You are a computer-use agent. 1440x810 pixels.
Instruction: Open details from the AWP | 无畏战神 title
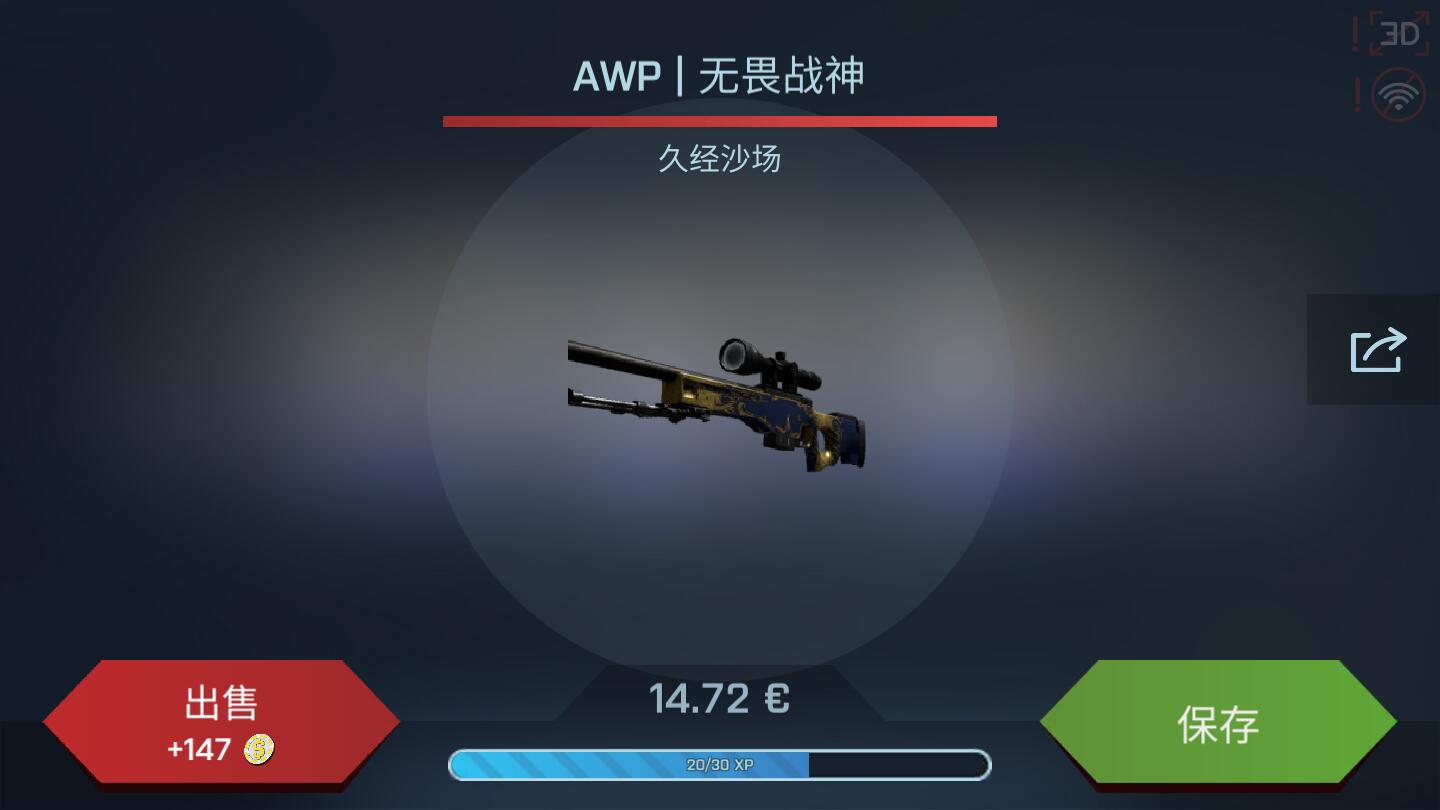[x=720, y=76]
